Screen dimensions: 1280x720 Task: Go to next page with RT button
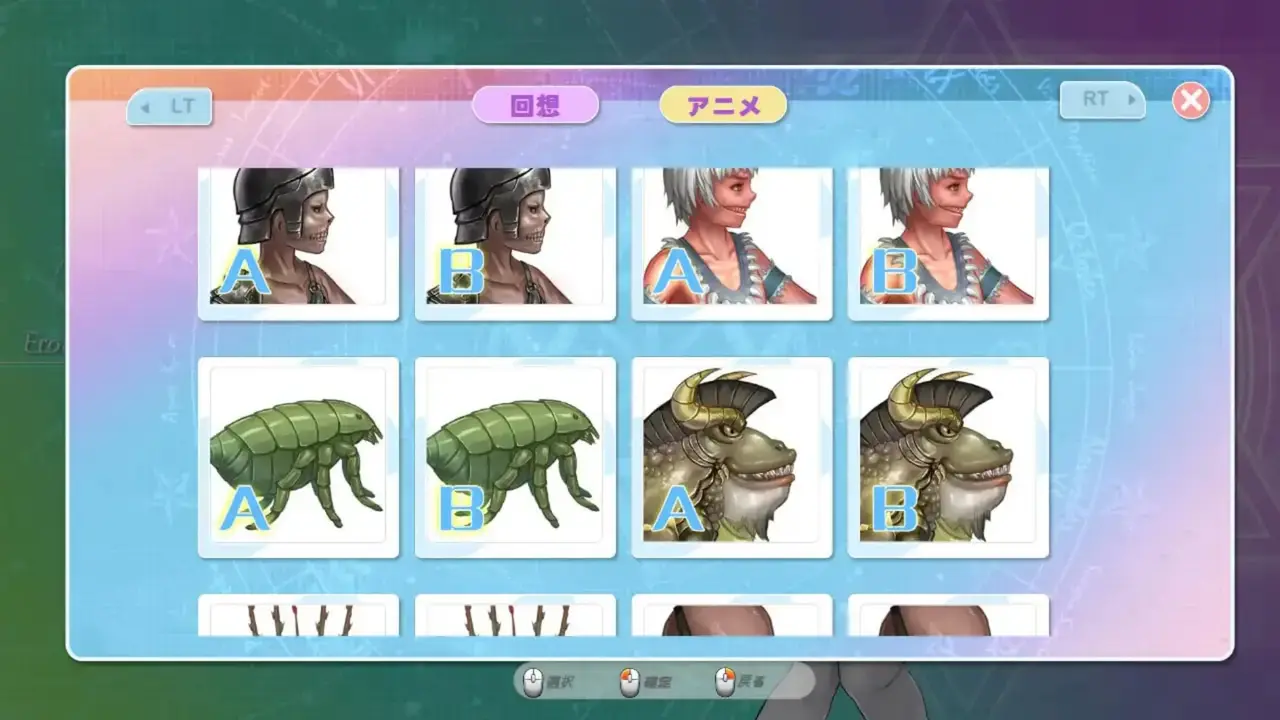point(1102,100)
